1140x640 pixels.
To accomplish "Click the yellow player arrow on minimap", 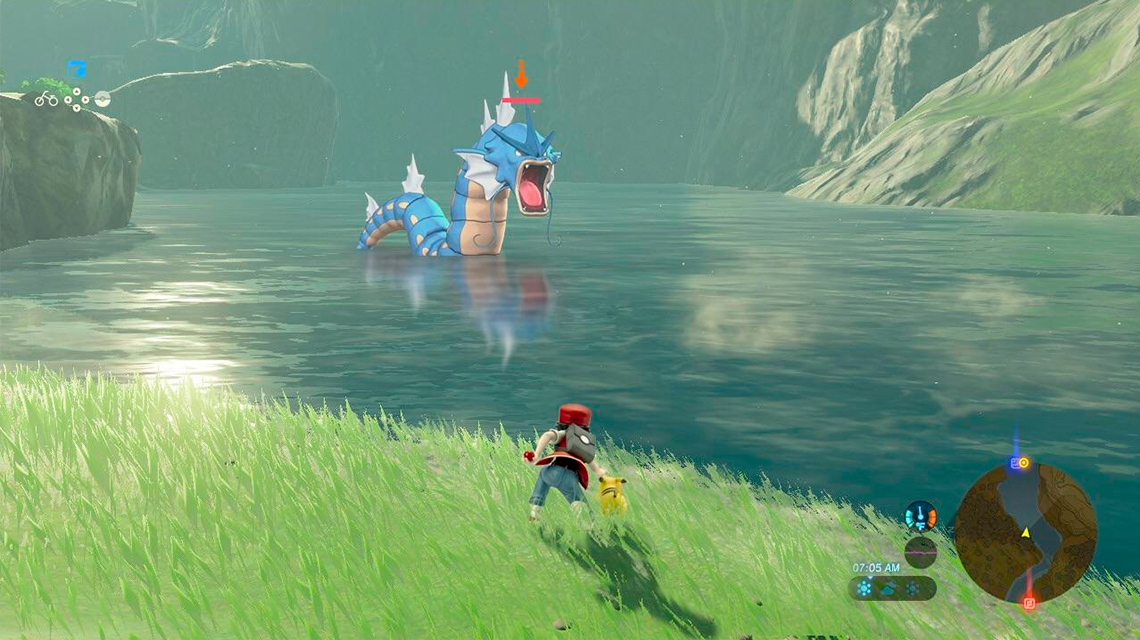I will click(1025, 533).
